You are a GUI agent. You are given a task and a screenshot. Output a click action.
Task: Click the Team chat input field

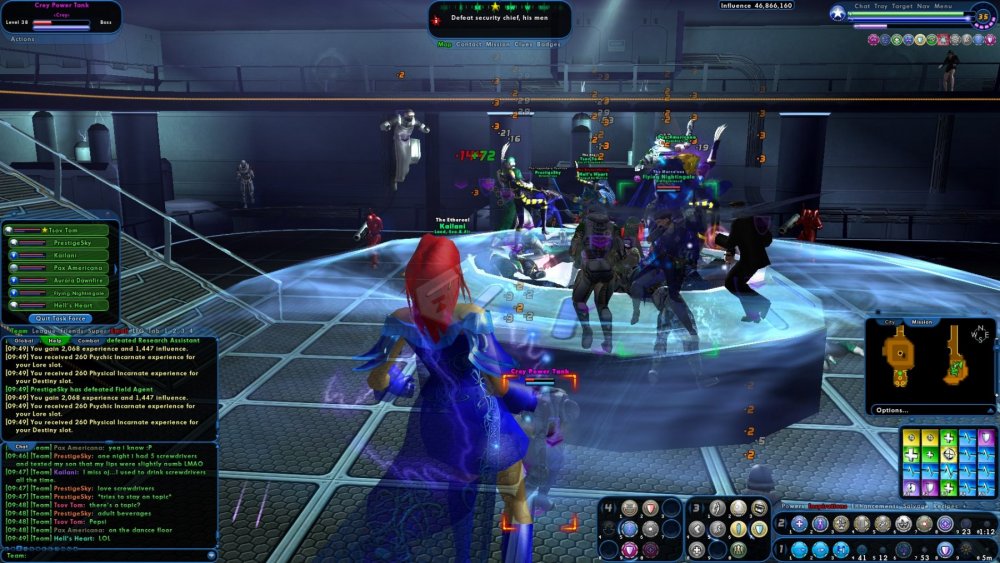pyautogui.click(x=110, y=555)
